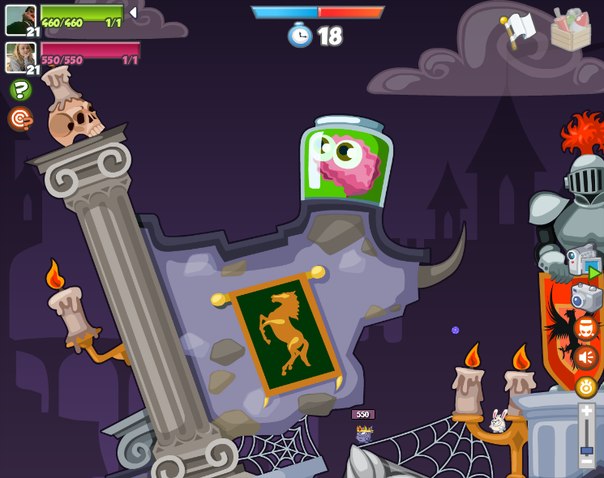The image size is (604, 478).
Task: Click the white surrender flag
Action: coord(519,29)
